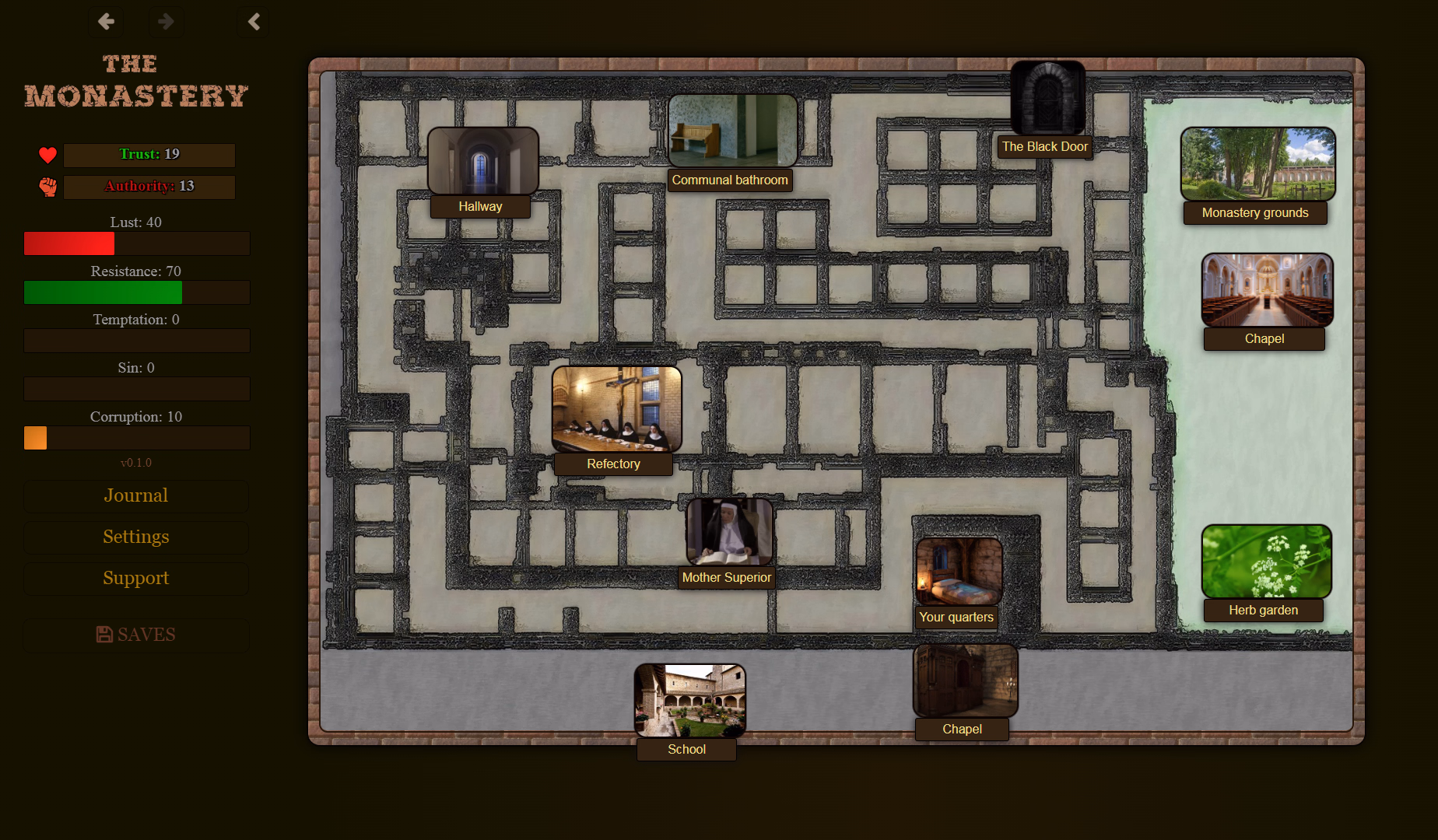Navigate back with the left arrow
The image size is (1438, 840).
pyautogui.click(x=106, y=22)
